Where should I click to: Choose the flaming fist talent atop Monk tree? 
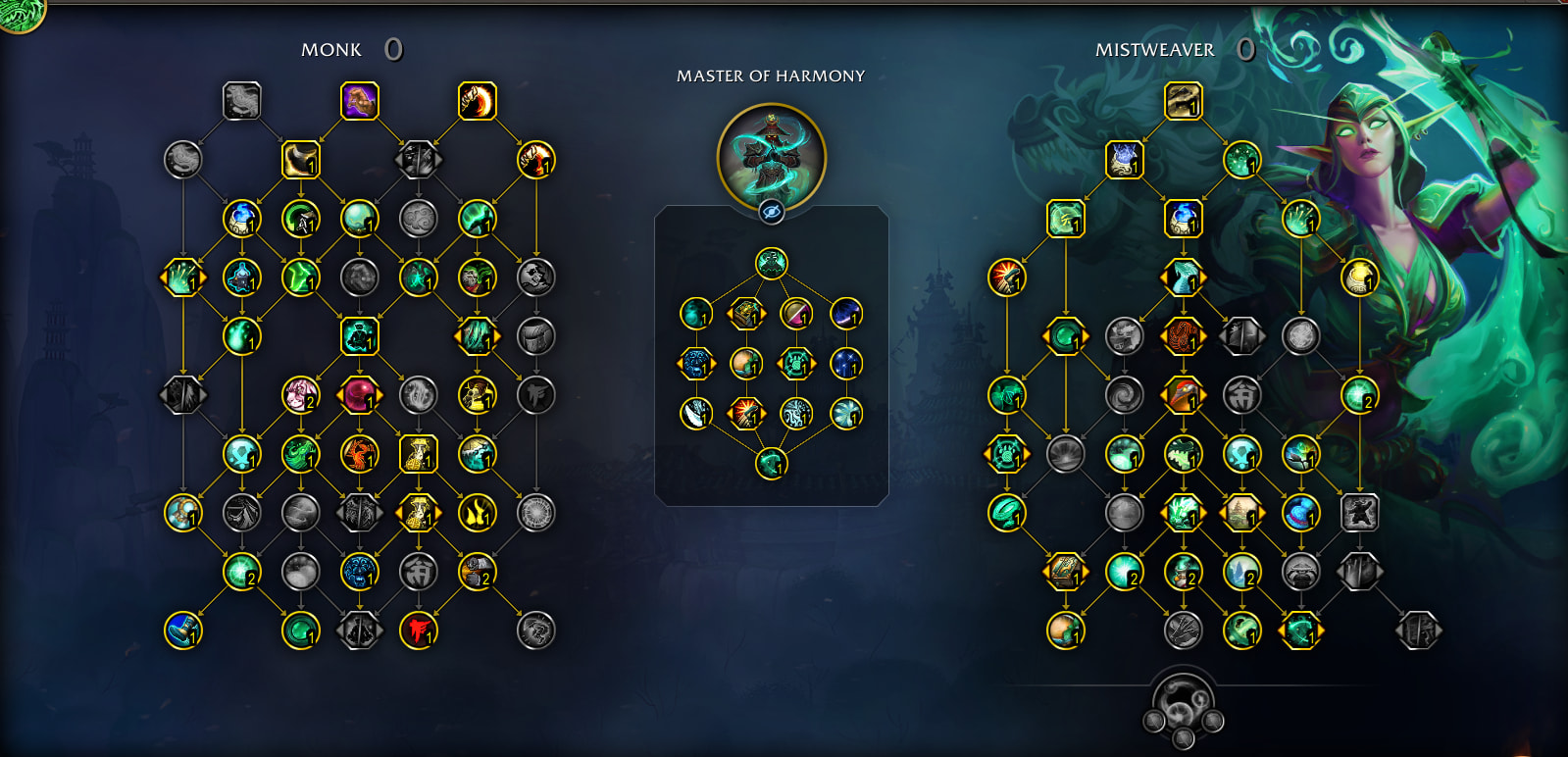(478, 101)
